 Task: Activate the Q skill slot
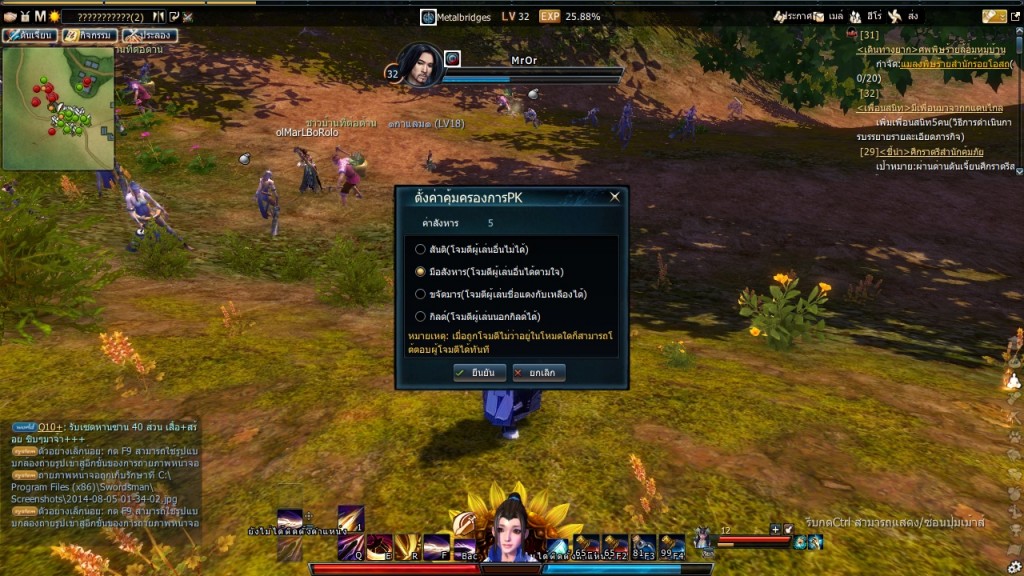(x=351, y=546)
